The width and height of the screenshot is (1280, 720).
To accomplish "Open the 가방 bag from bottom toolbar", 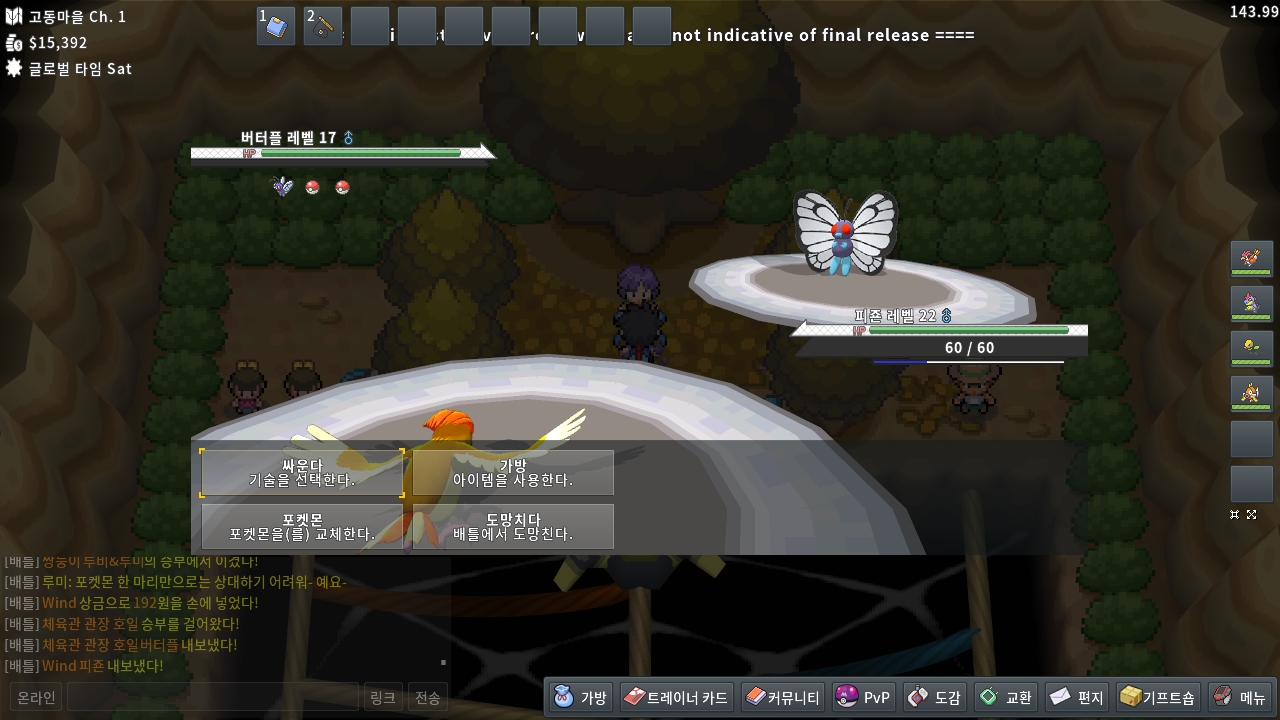I will [x=581, y=697].
